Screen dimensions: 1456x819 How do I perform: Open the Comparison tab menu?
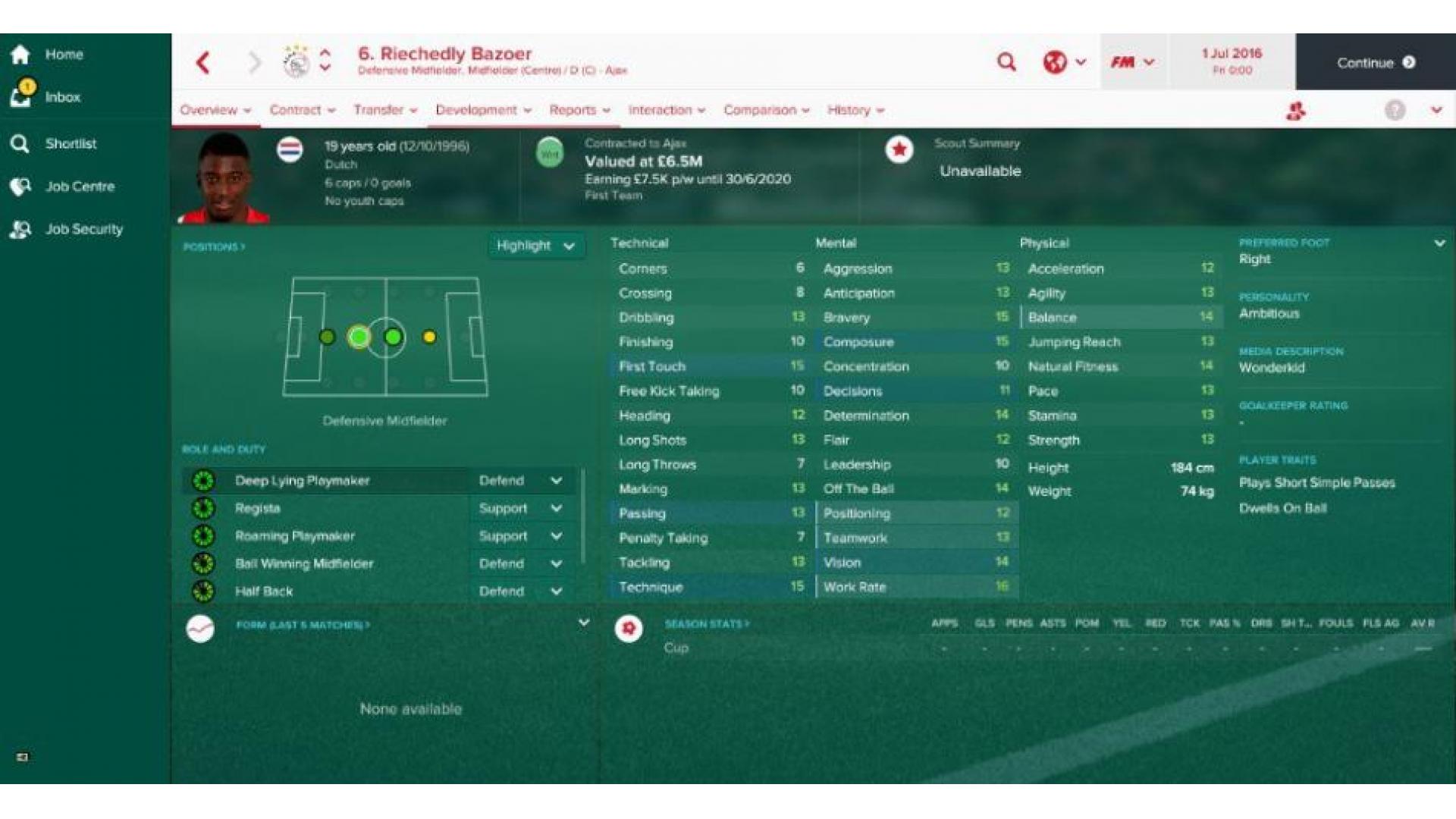click(x=766, y=110)
